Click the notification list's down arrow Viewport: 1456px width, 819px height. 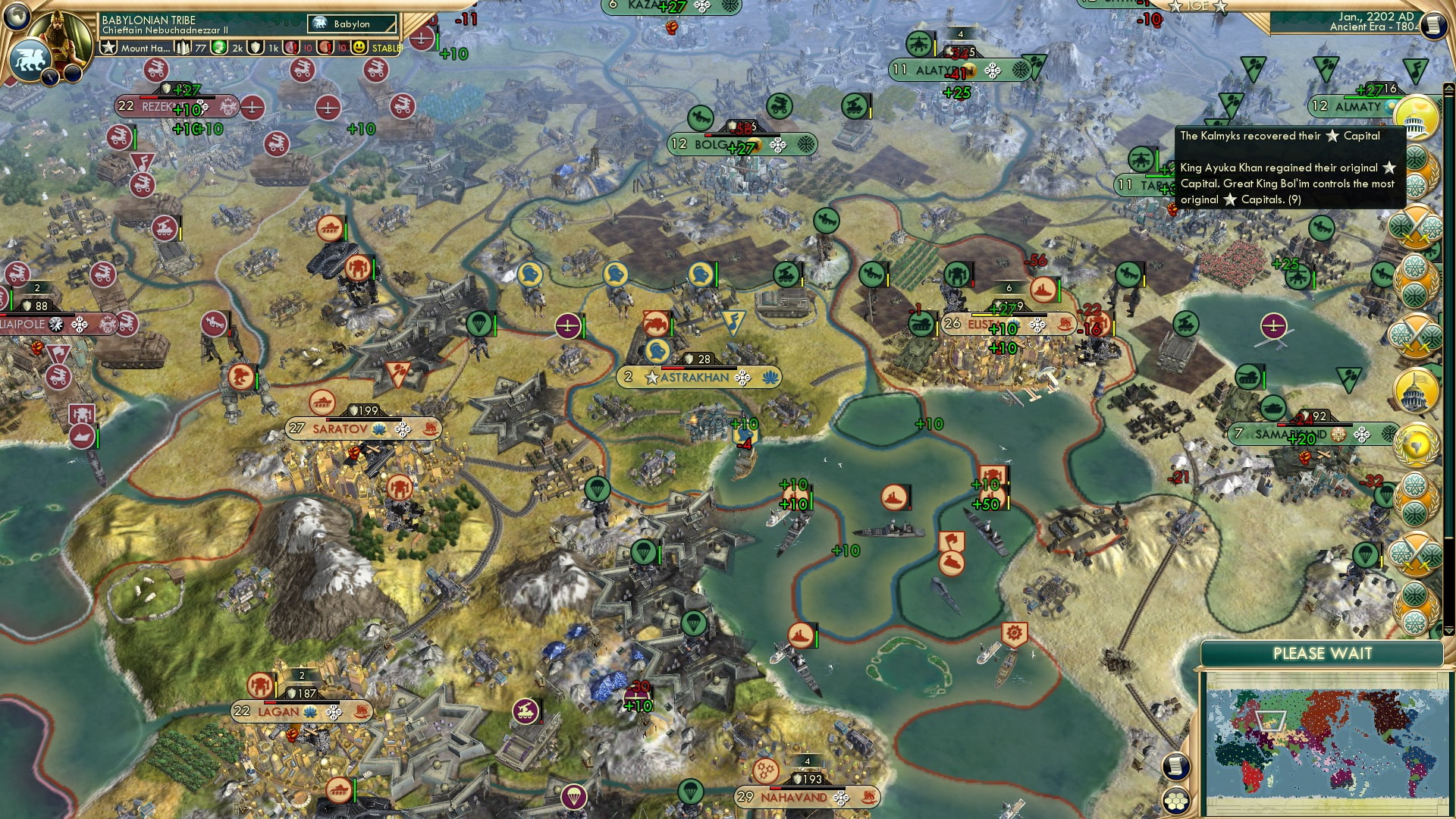point(1448,630)
